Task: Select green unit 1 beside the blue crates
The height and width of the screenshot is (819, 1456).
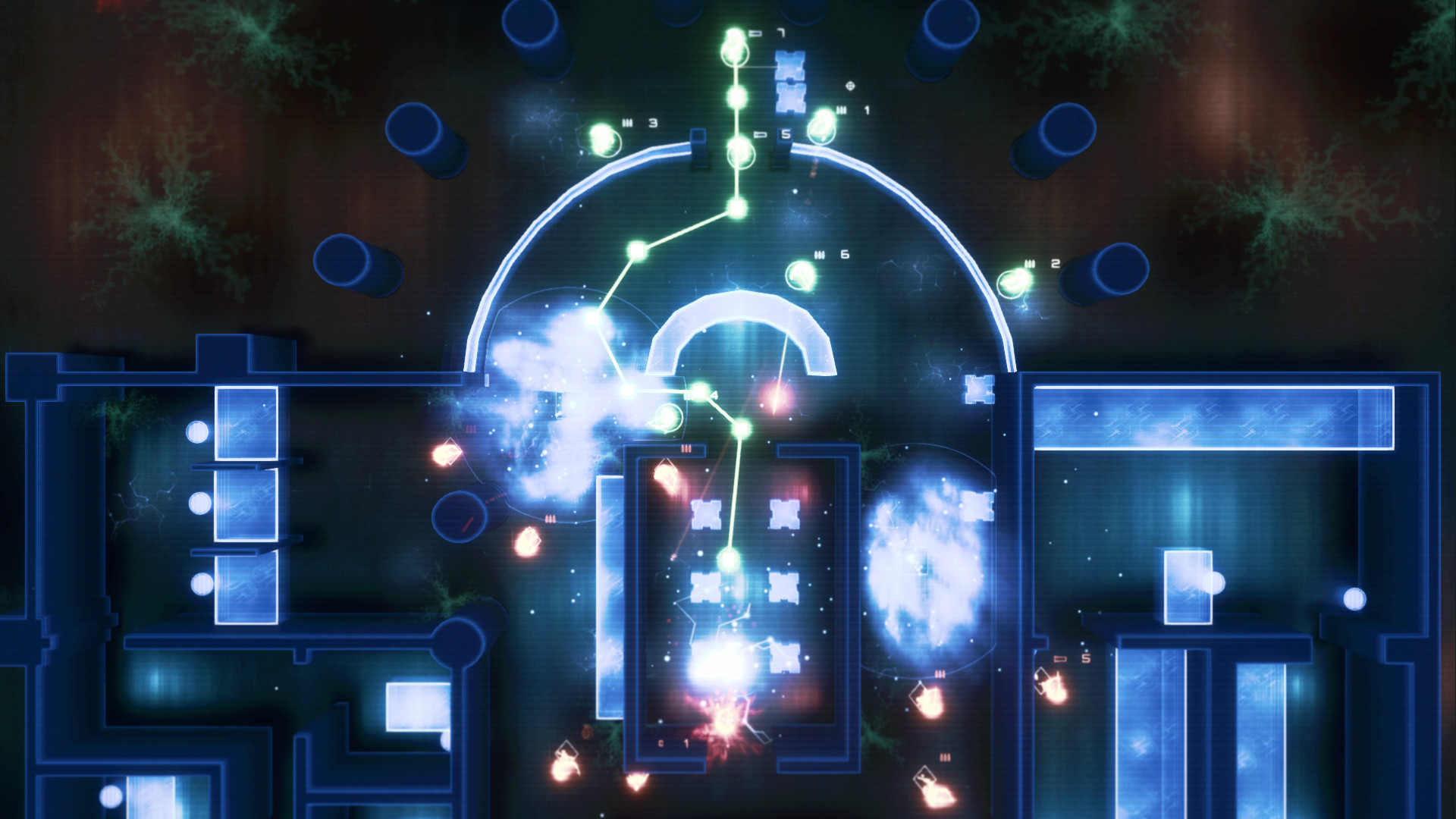Action: (821, 127)
